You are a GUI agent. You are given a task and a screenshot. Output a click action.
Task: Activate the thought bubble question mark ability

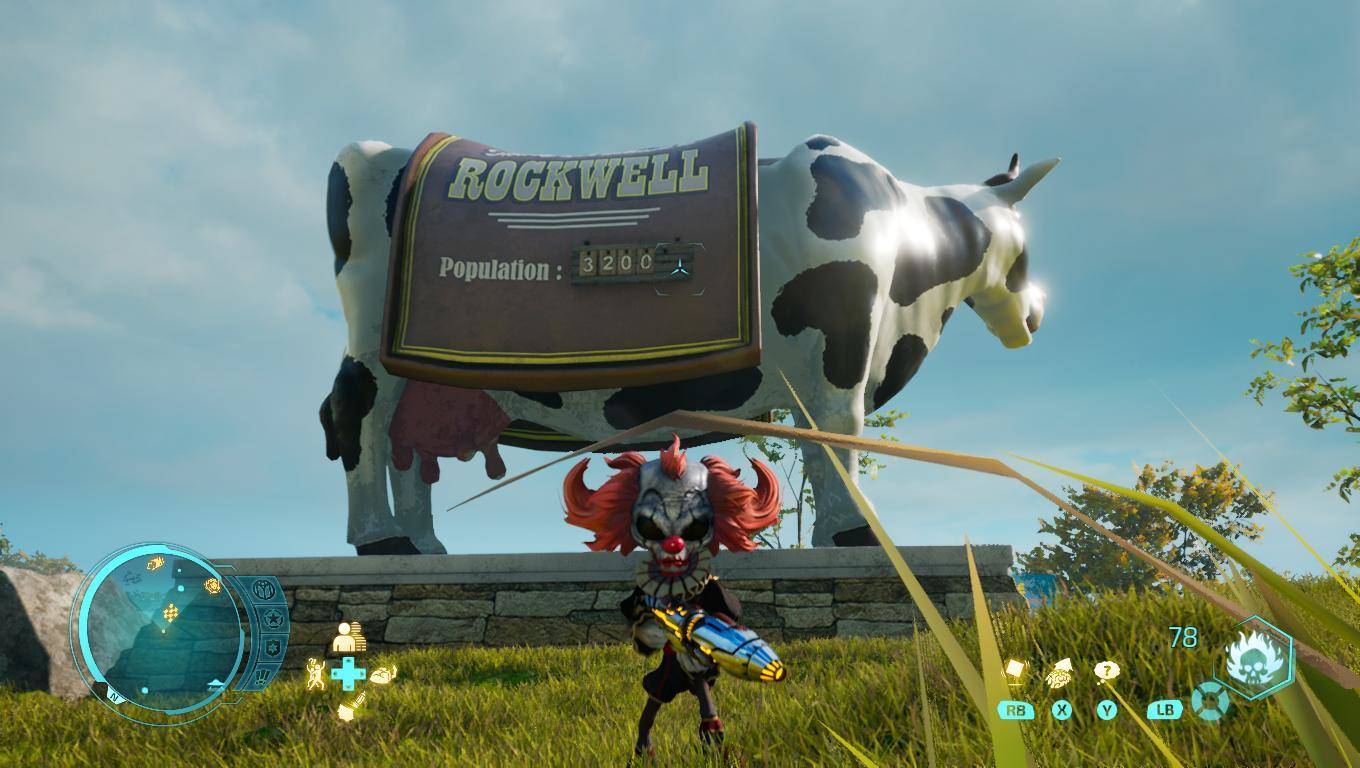1106,672
